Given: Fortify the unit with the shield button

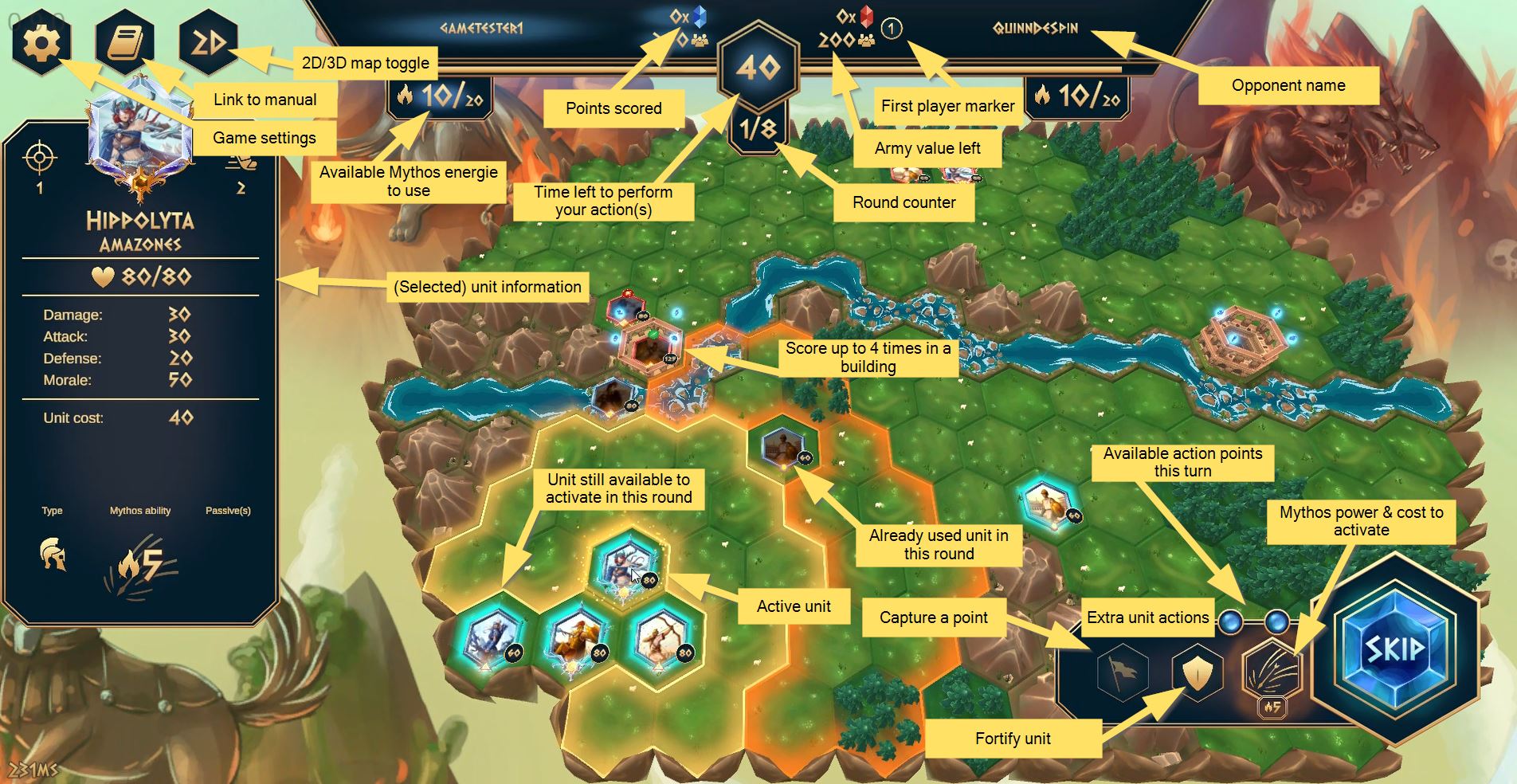Looking at the screenshot, I should pyautogui.click(x=1197, y=674).
